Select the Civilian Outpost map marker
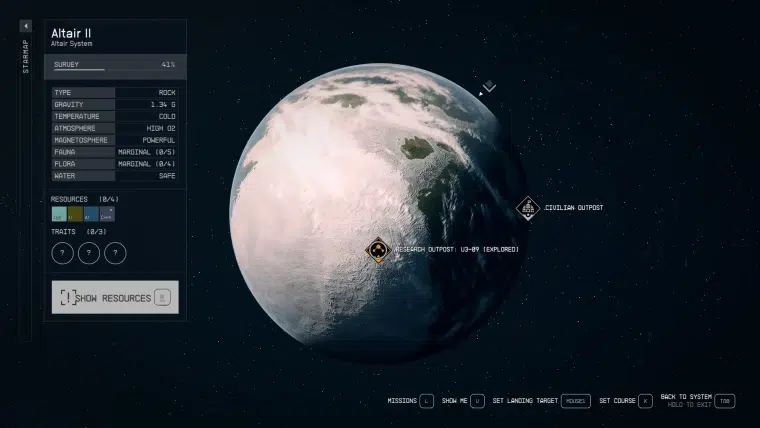The height and width of the screenshot is (428, 760). (527, 208)
